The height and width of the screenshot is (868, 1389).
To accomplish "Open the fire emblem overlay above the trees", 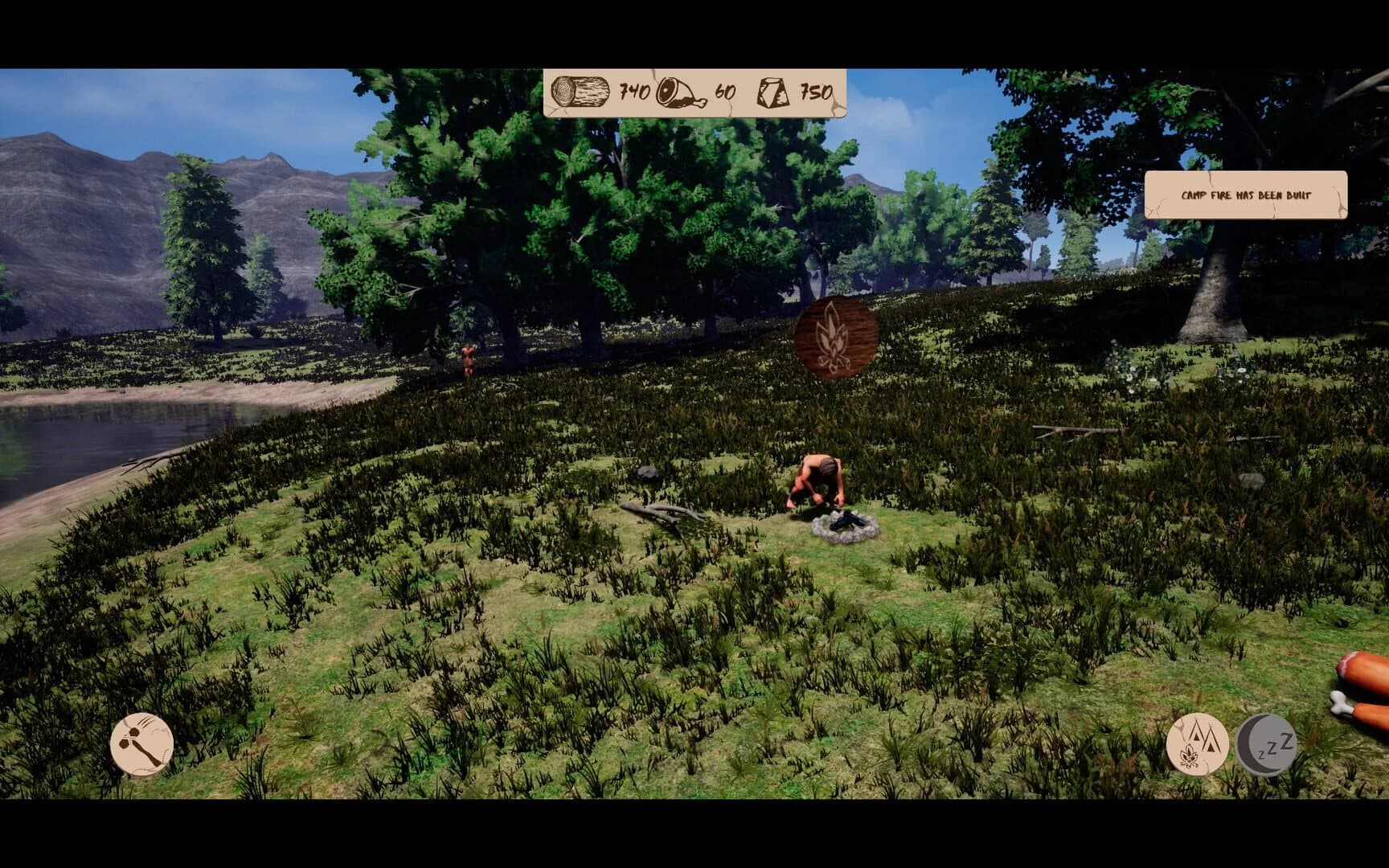I will tap(836, 338).
